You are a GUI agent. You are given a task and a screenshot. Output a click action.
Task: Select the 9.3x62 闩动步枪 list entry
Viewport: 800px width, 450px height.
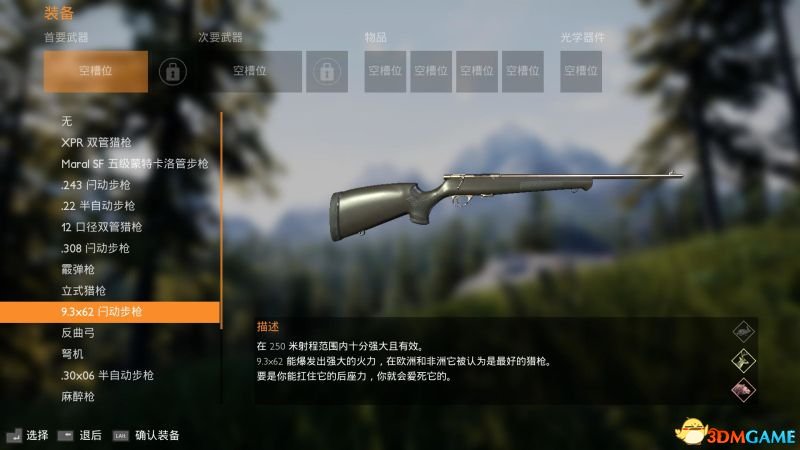(x=110, y=312)
